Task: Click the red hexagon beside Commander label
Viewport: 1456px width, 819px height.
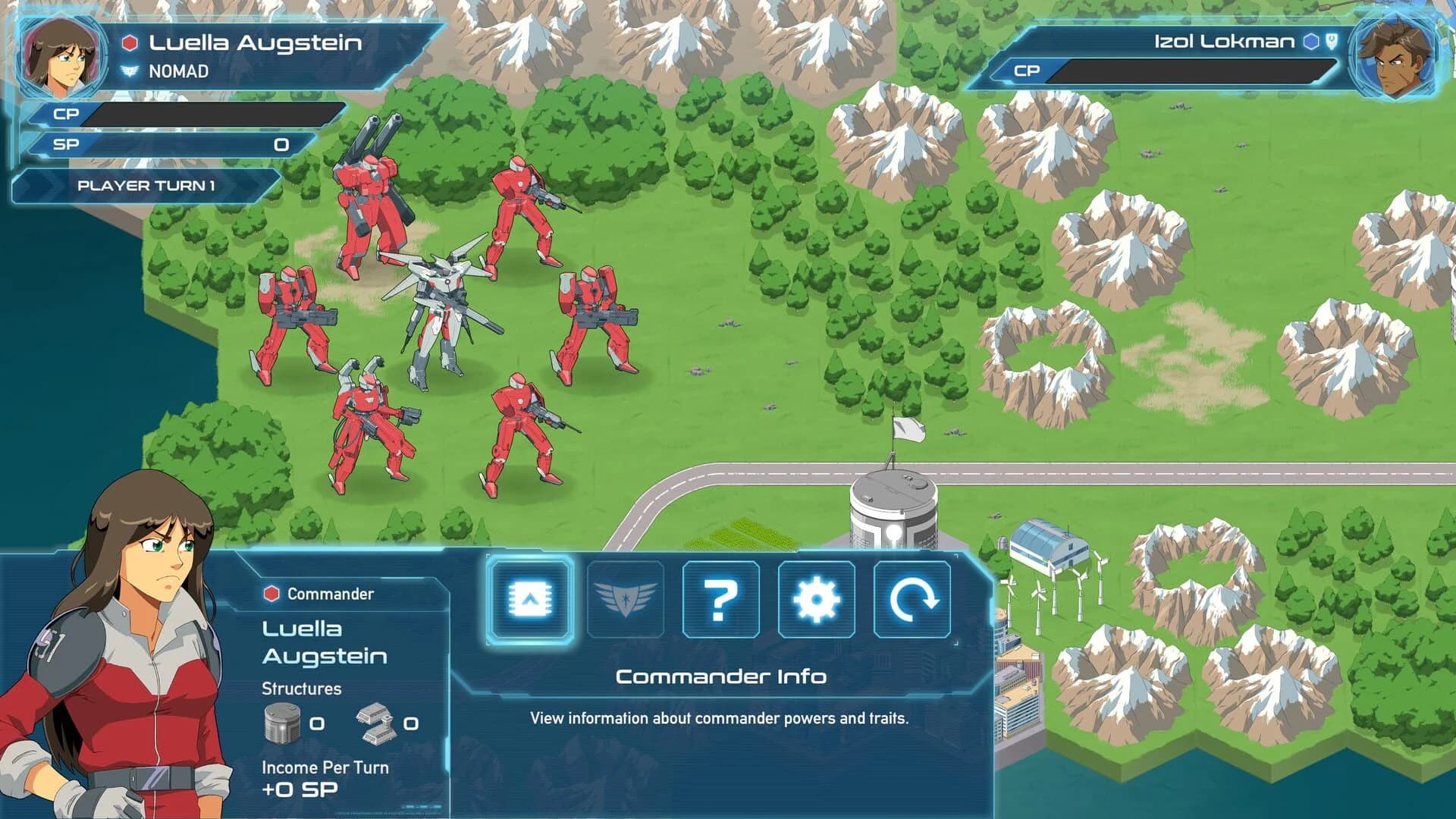Action: pyautogui.click(x=269, y=595)
